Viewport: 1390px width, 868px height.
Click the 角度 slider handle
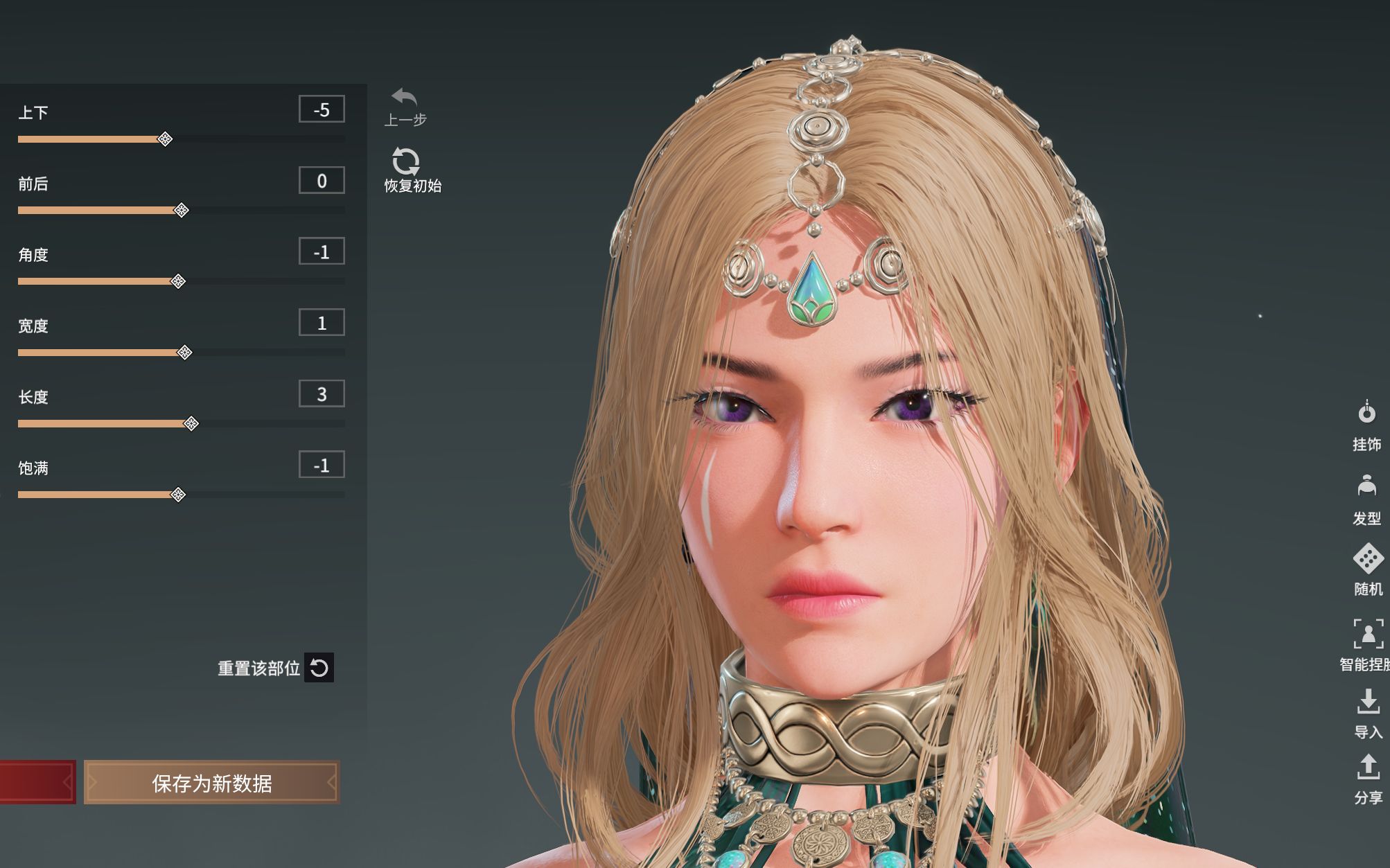click(178, 281)
